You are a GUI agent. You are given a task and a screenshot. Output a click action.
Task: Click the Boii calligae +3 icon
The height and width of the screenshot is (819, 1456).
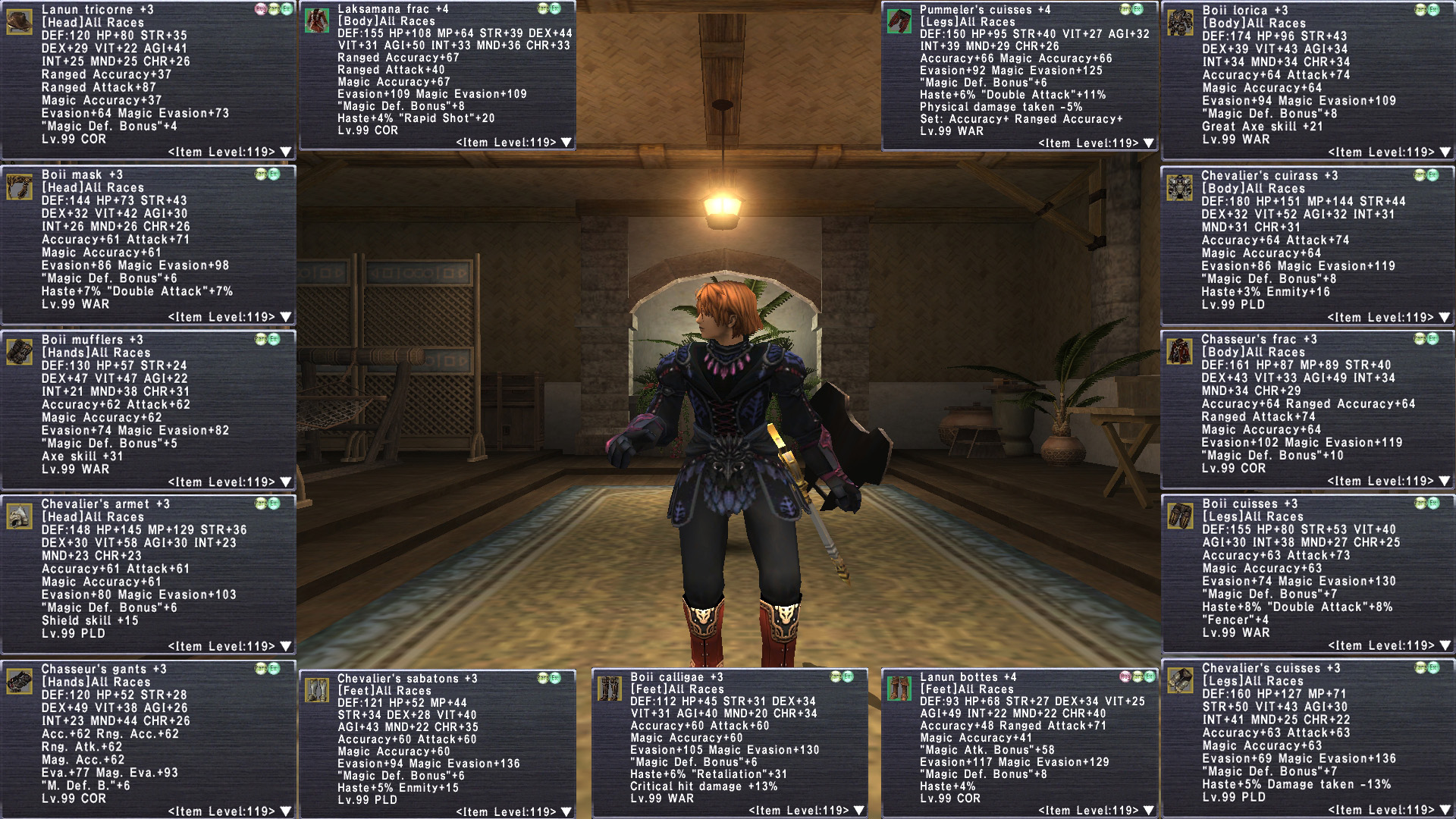(x=609, y=689)
